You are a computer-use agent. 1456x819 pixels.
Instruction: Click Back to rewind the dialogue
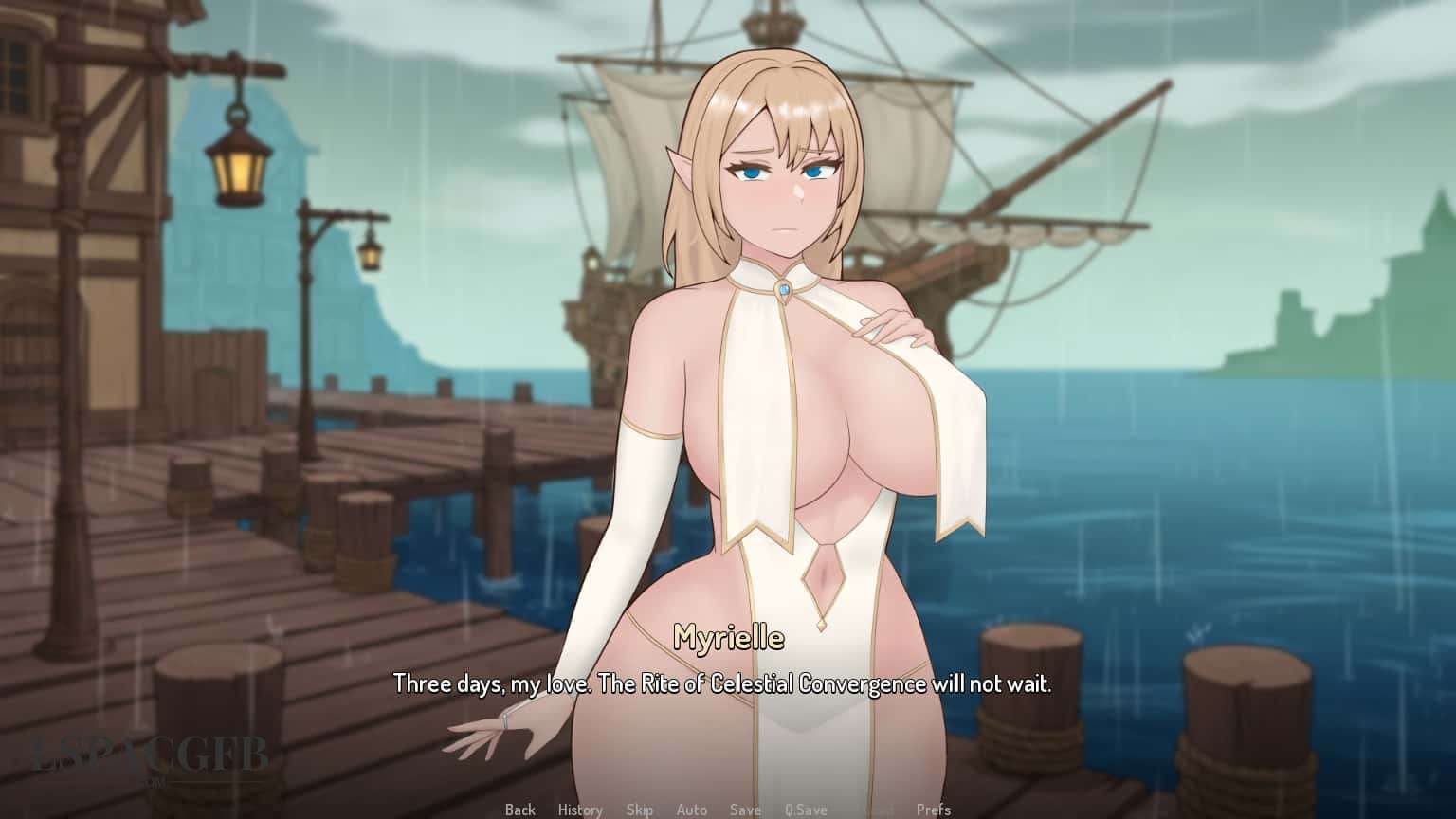pyautogui.click(x=519, y=810)
